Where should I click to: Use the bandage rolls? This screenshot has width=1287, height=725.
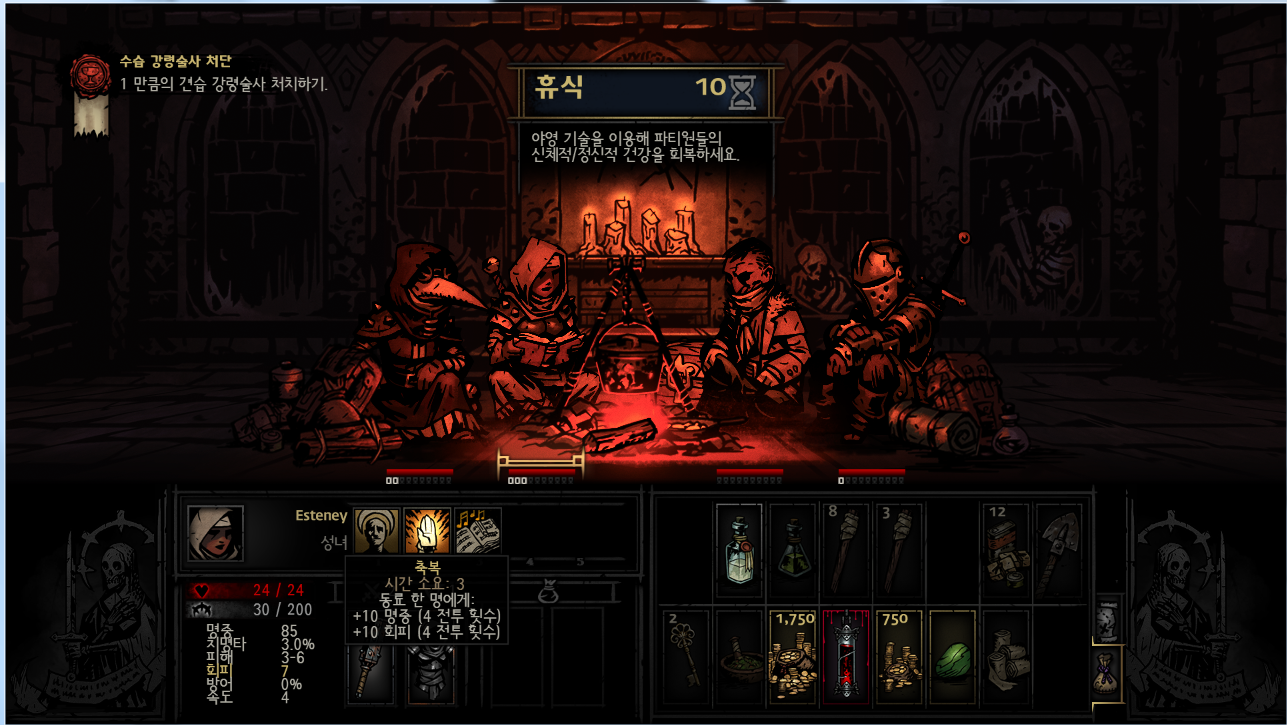[1006, 656]
